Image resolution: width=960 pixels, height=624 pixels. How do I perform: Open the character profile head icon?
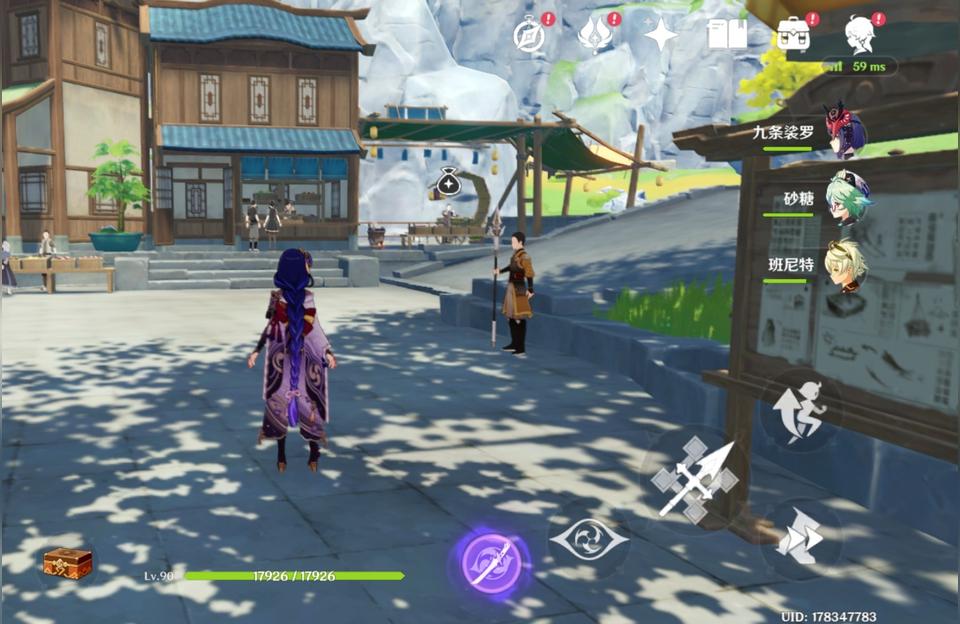pos(860,35)
